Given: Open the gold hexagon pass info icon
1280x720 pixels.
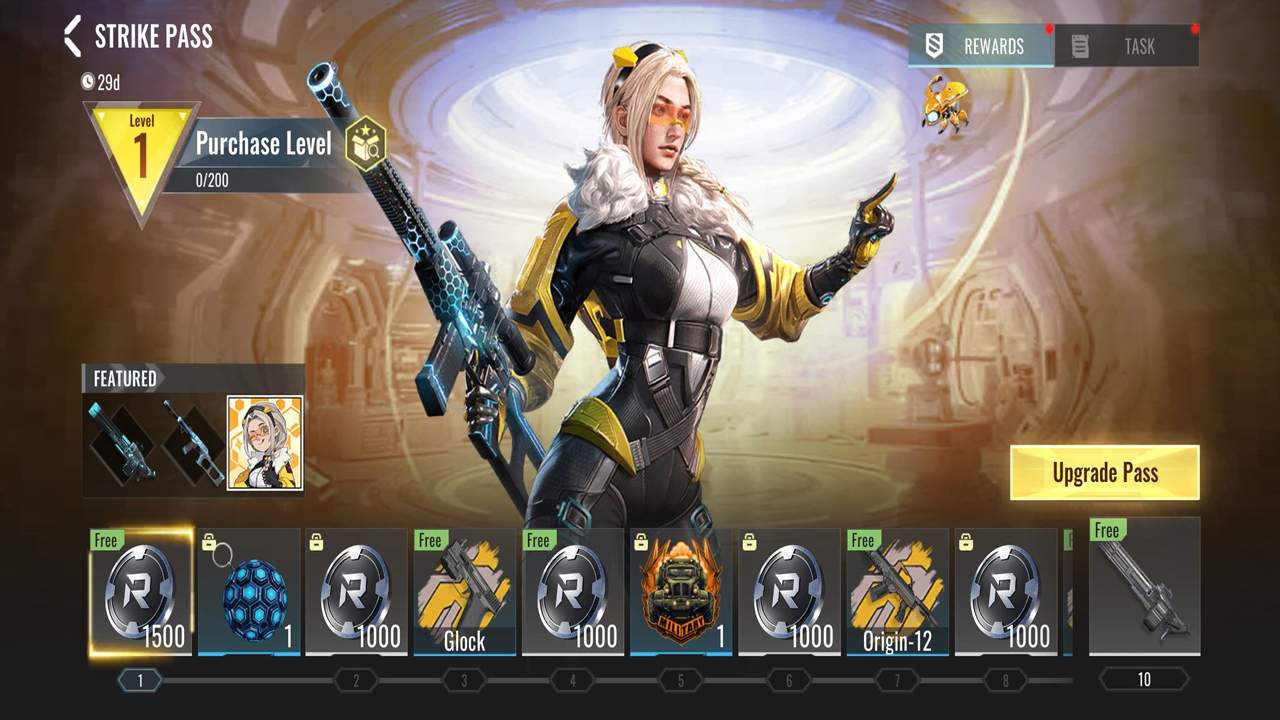Looking at the screenshot, I should [365, 145].
